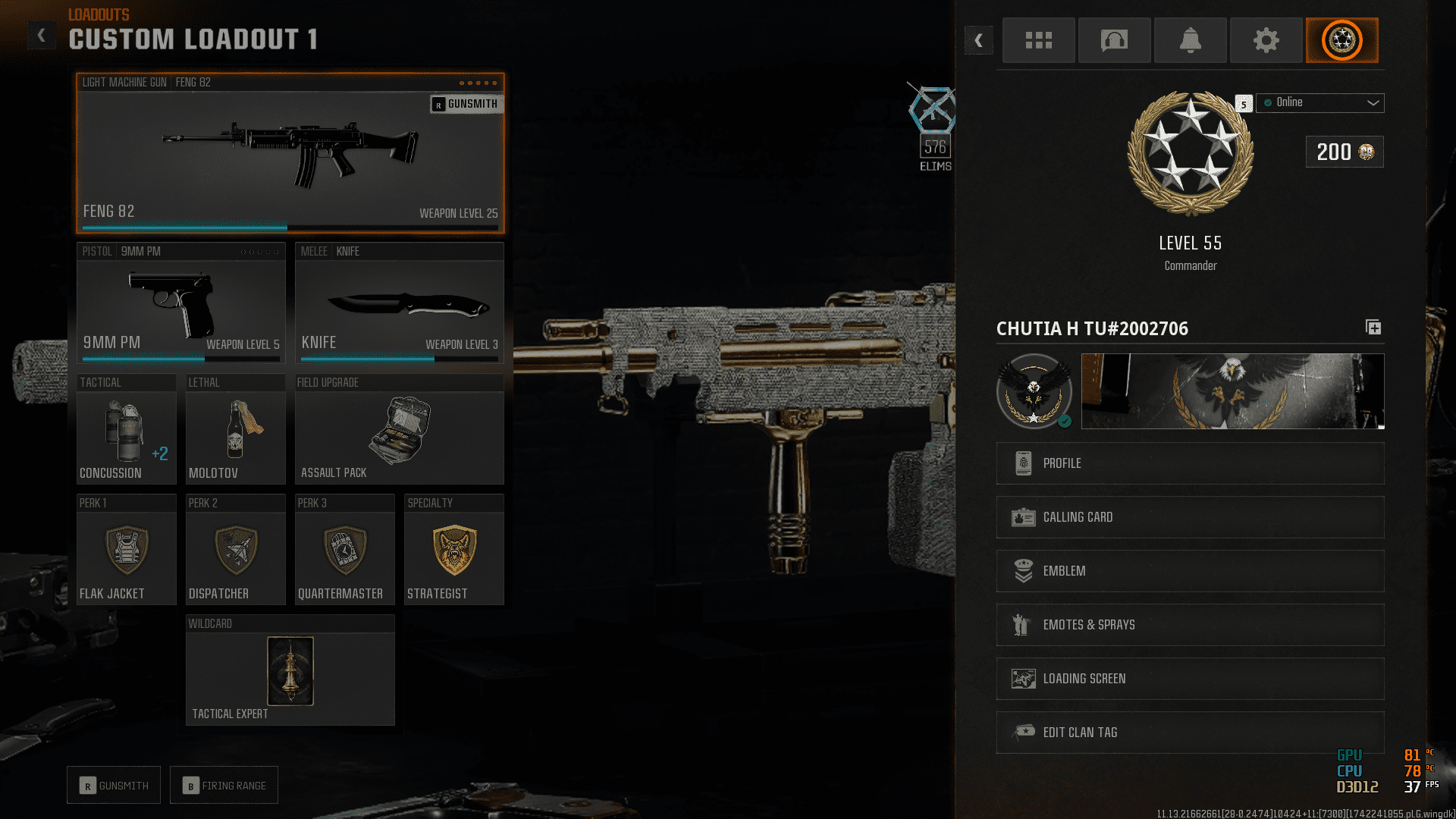Open the Emotes & Sprays menu
The image size is (1456, 819).
pyautogui.click(x=1189, y=625)
